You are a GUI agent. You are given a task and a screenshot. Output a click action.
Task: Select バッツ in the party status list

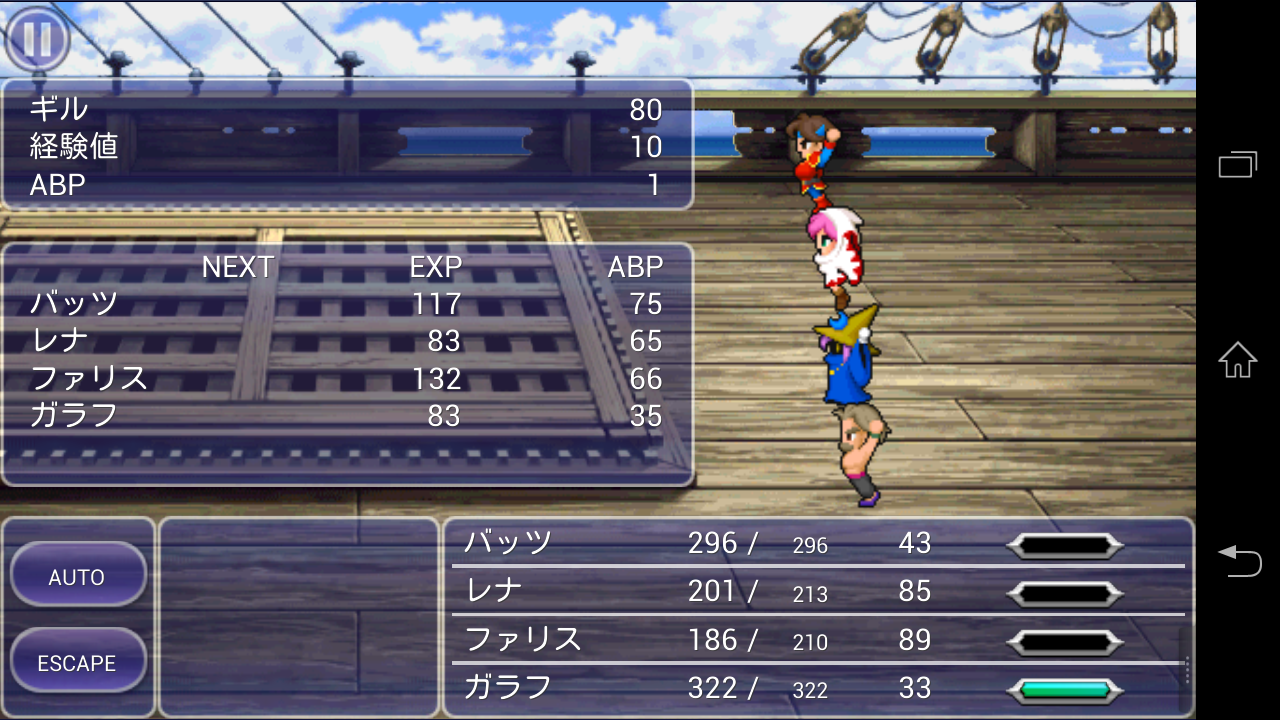tap(508, 543)
